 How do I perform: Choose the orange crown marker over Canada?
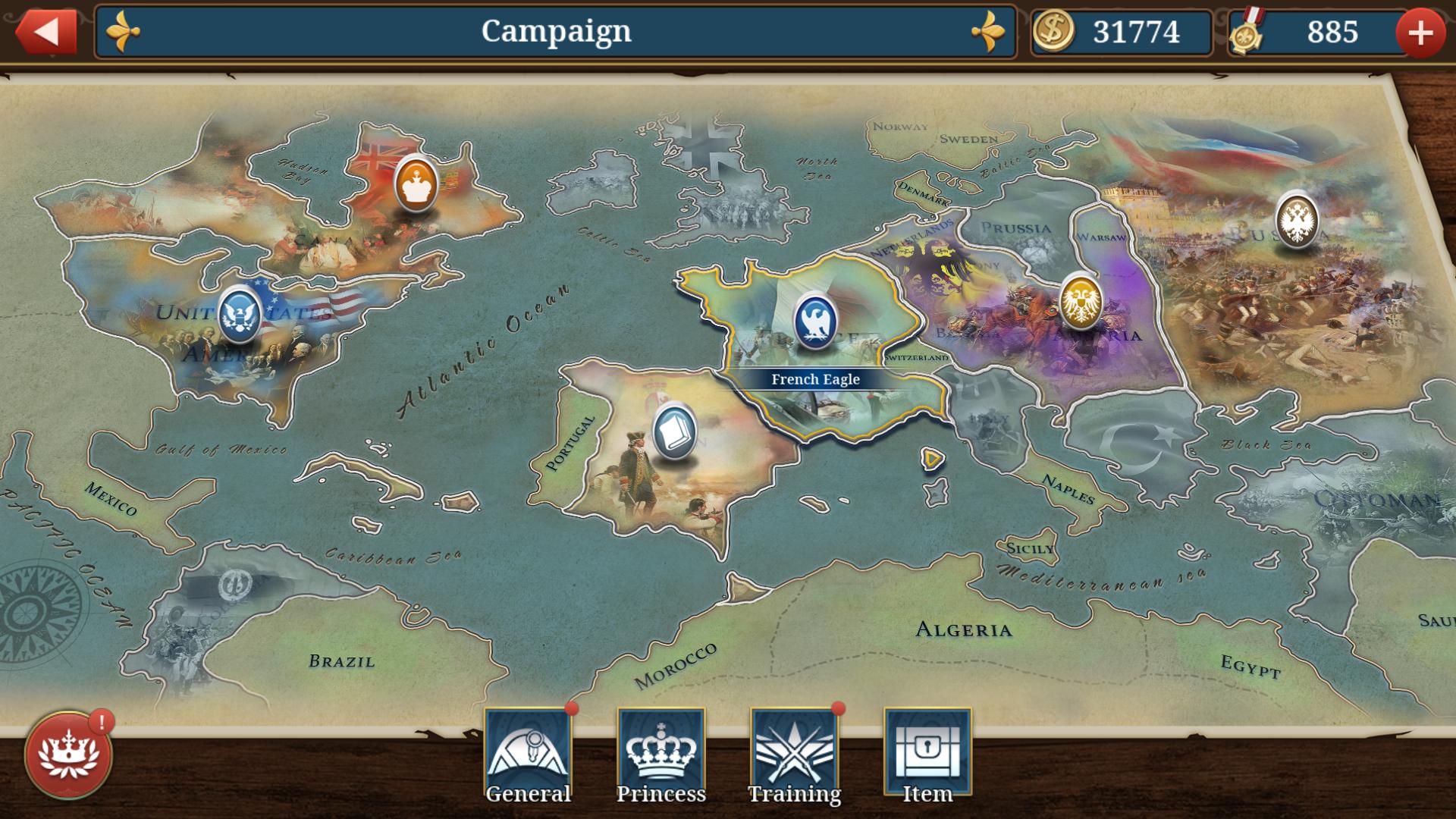tap(416, 184)
